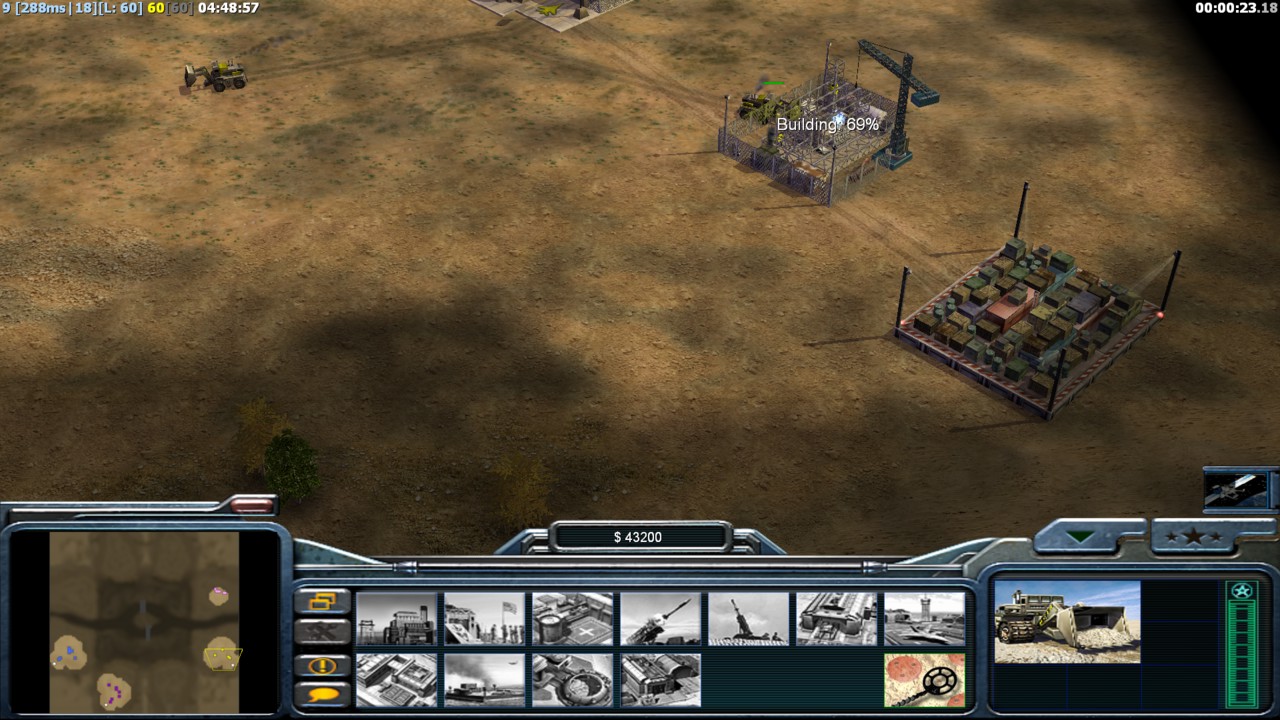Collapse the control bar with green arrow
This screenshot has height=720, width=1280.
(x=1080, y=537)
